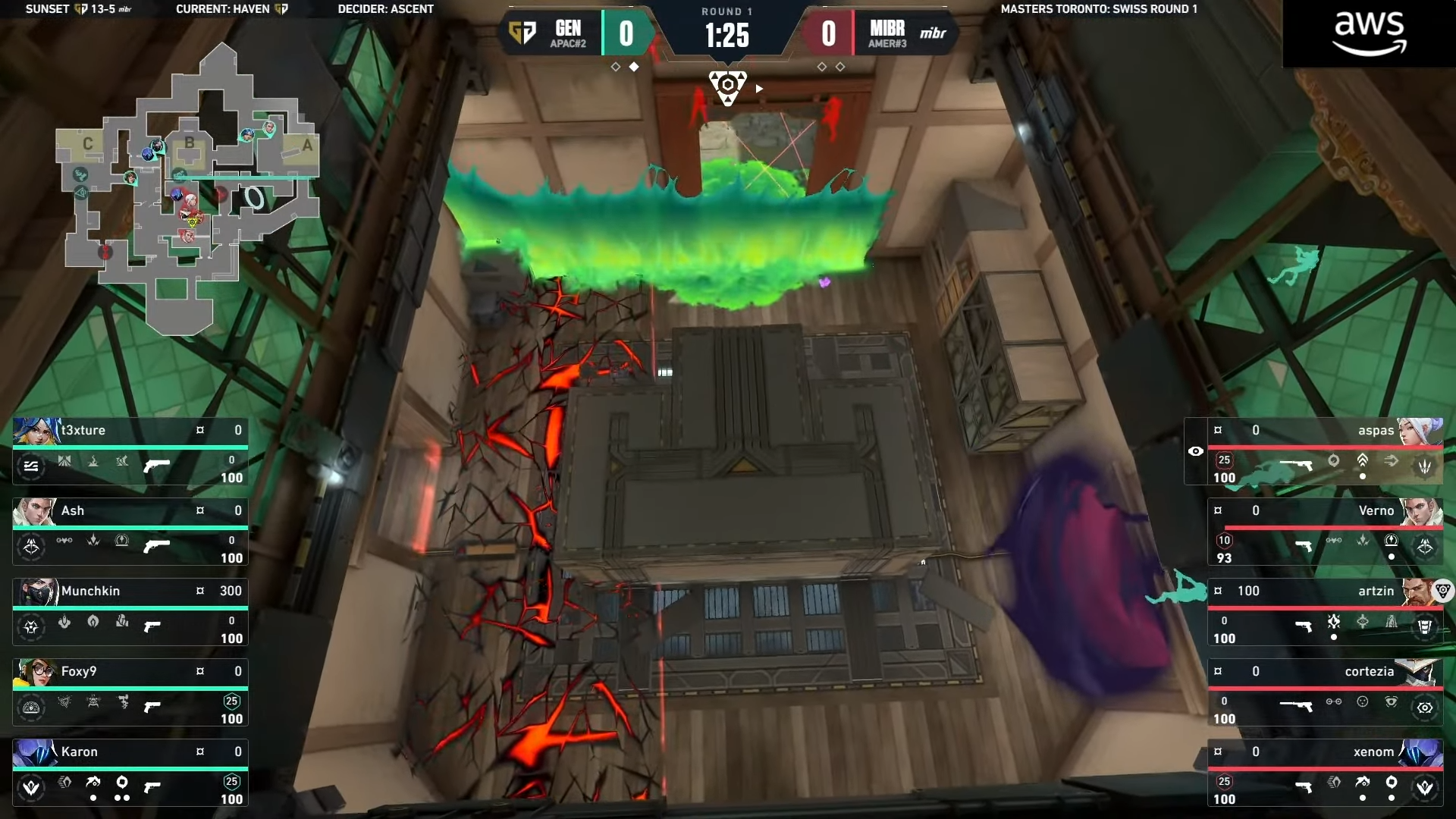Switch view to Karon
Viewport: 1456px width, 819px height.
click(x=130, y=773)
